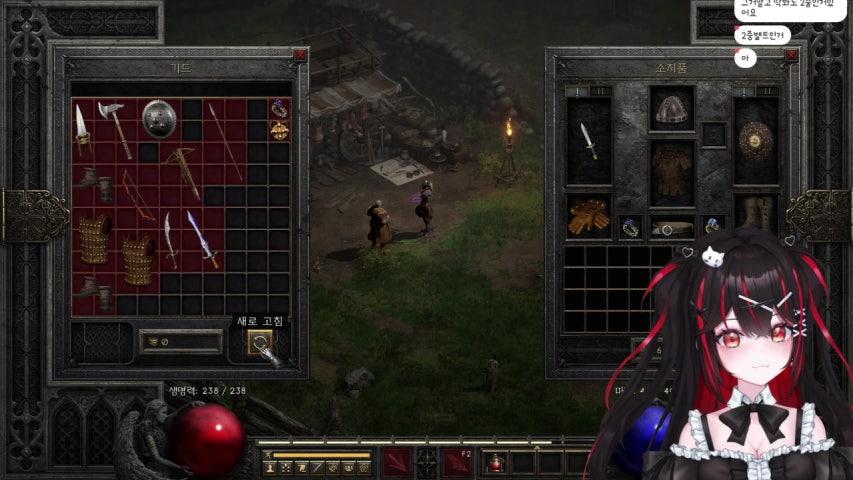Click the equipped belt slot
The image size is (853, 480).
[671, 228]
